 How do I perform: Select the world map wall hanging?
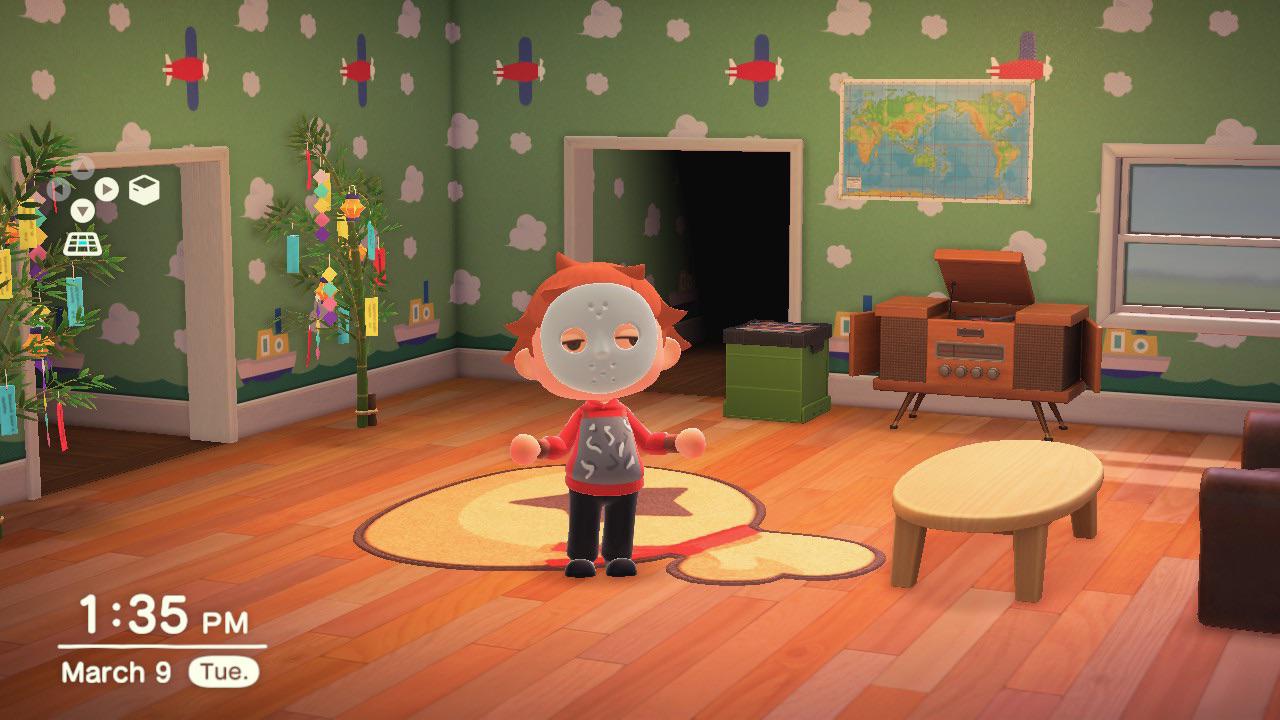coord(935,140)
